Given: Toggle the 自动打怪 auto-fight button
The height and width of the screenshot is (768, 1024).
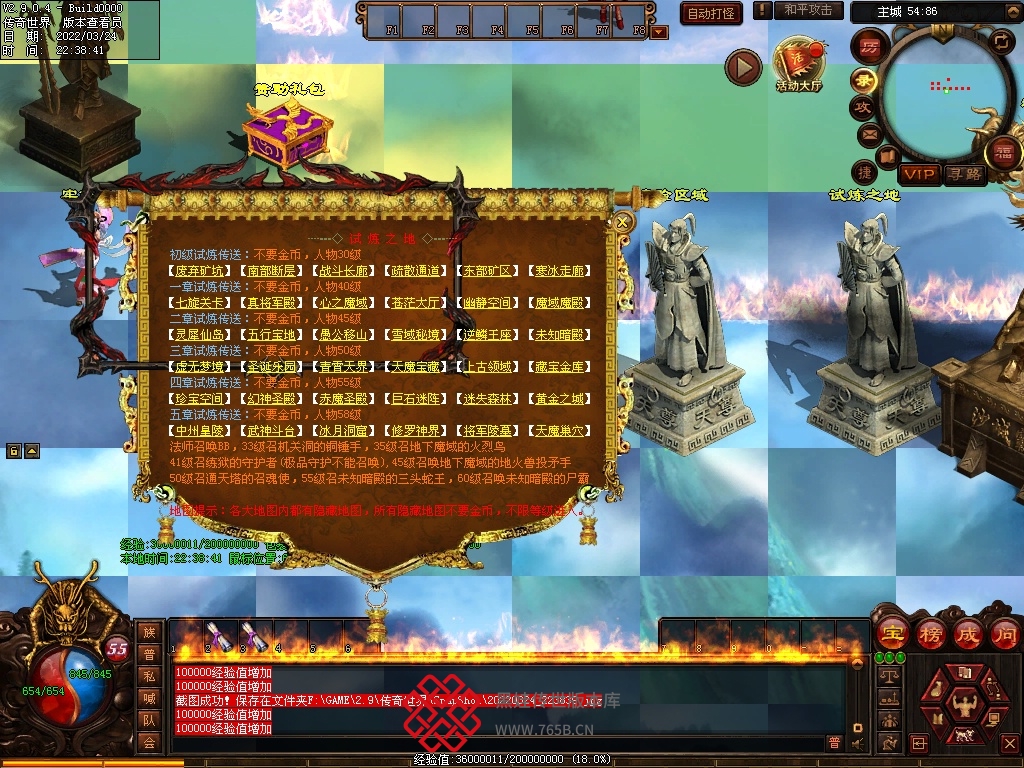Looking at the screenshot, I should click(x=711, y=13).
